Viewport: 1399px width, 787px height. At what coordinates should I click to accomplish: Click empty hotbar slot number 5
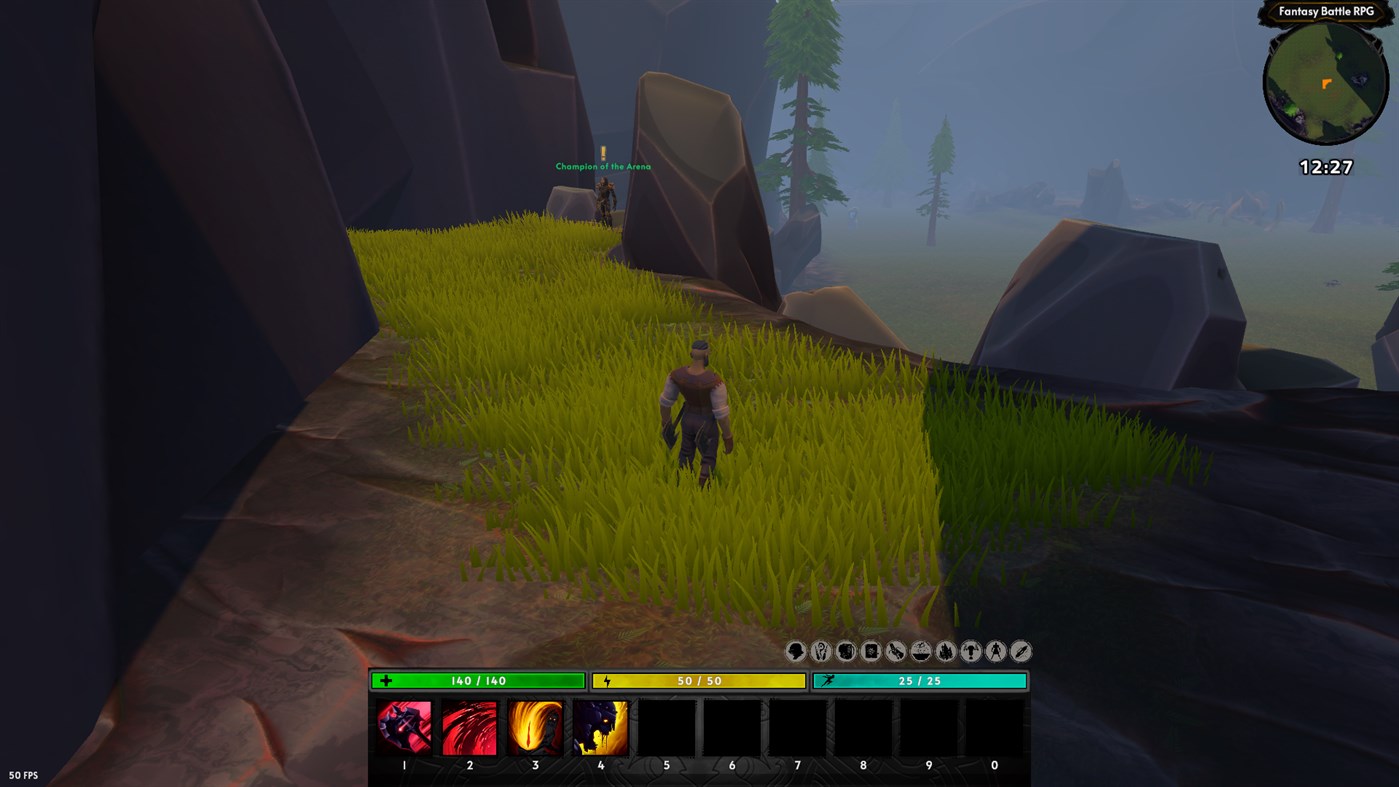point(666,728)
